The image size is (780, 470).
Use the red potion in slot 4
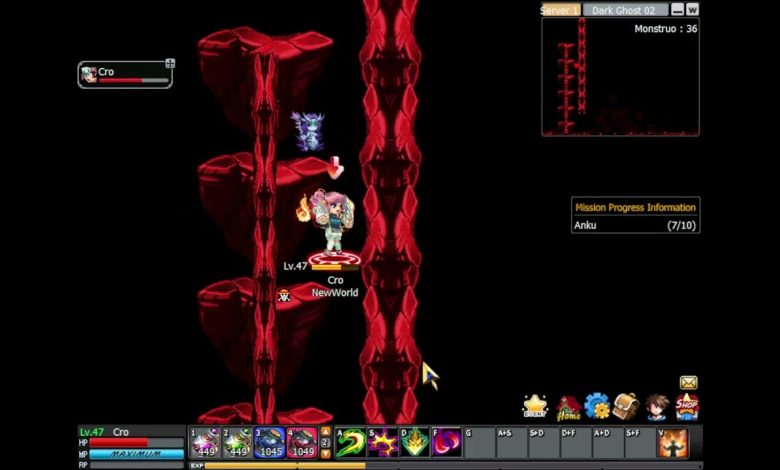click(302, 442)
